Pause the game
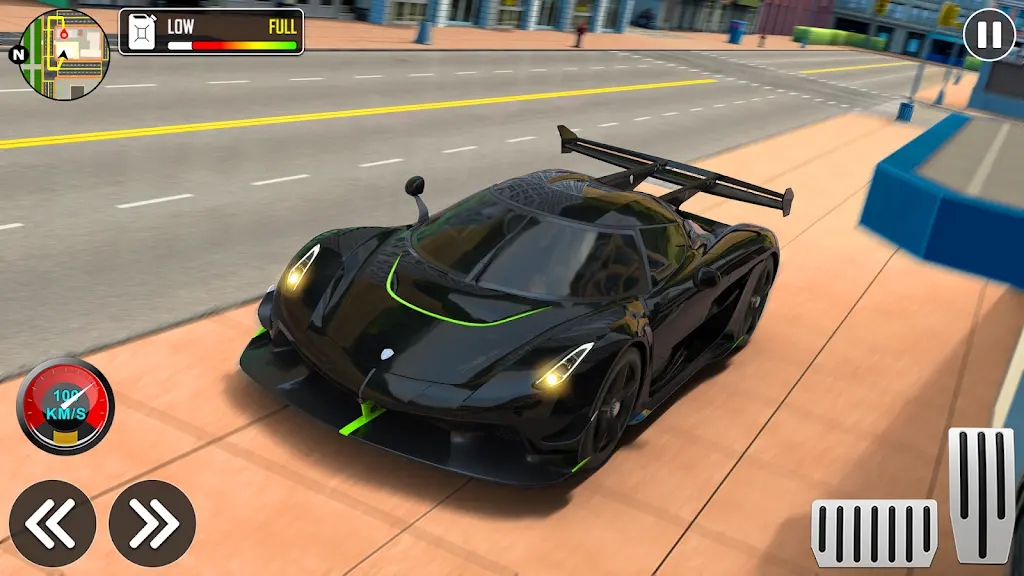The height and width of the screenshot is (576, 1024). [x=988, y=35]
